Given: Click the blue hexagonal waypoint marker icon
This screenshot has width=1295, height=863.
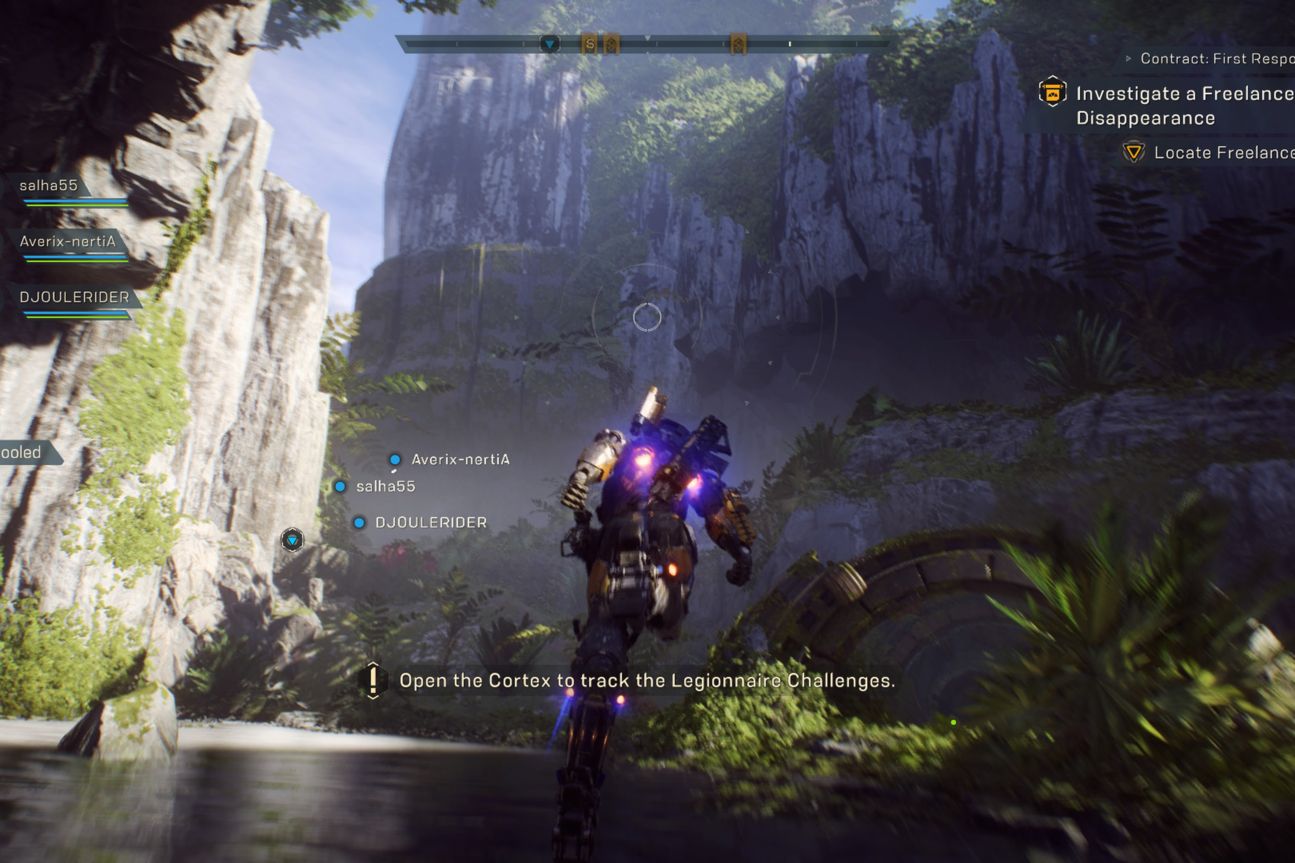Looking at the screenshot, I should pos(292,541).
